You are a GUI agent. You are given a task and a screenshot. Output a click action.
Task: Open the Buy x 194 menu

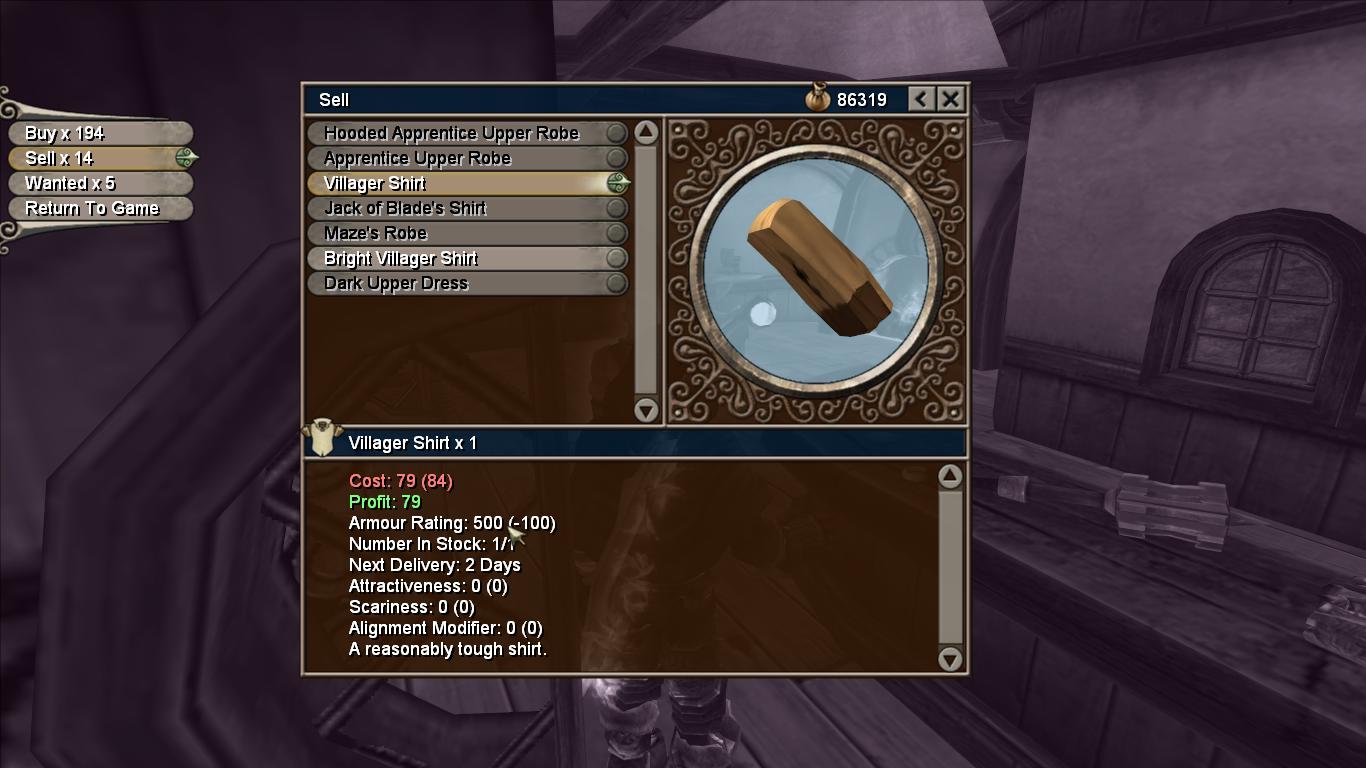click(x=98, y=133)
